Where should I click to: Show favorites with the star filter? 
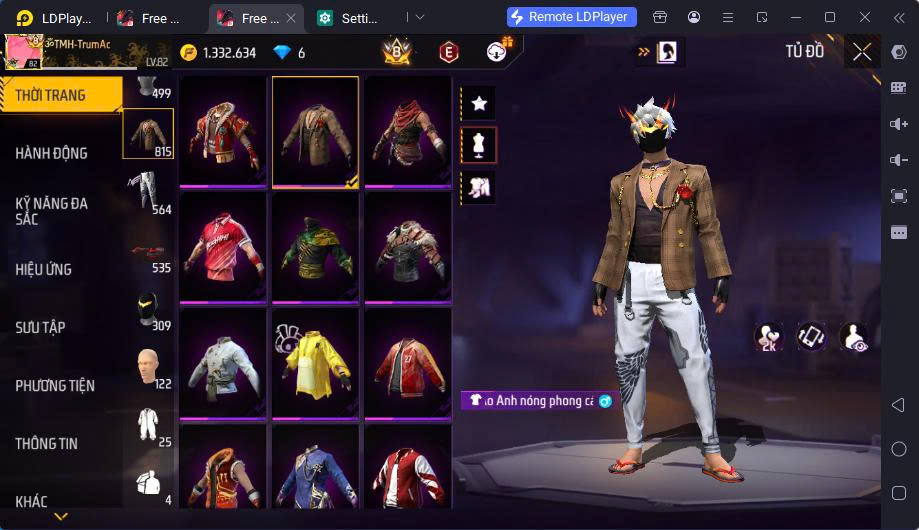479,103
